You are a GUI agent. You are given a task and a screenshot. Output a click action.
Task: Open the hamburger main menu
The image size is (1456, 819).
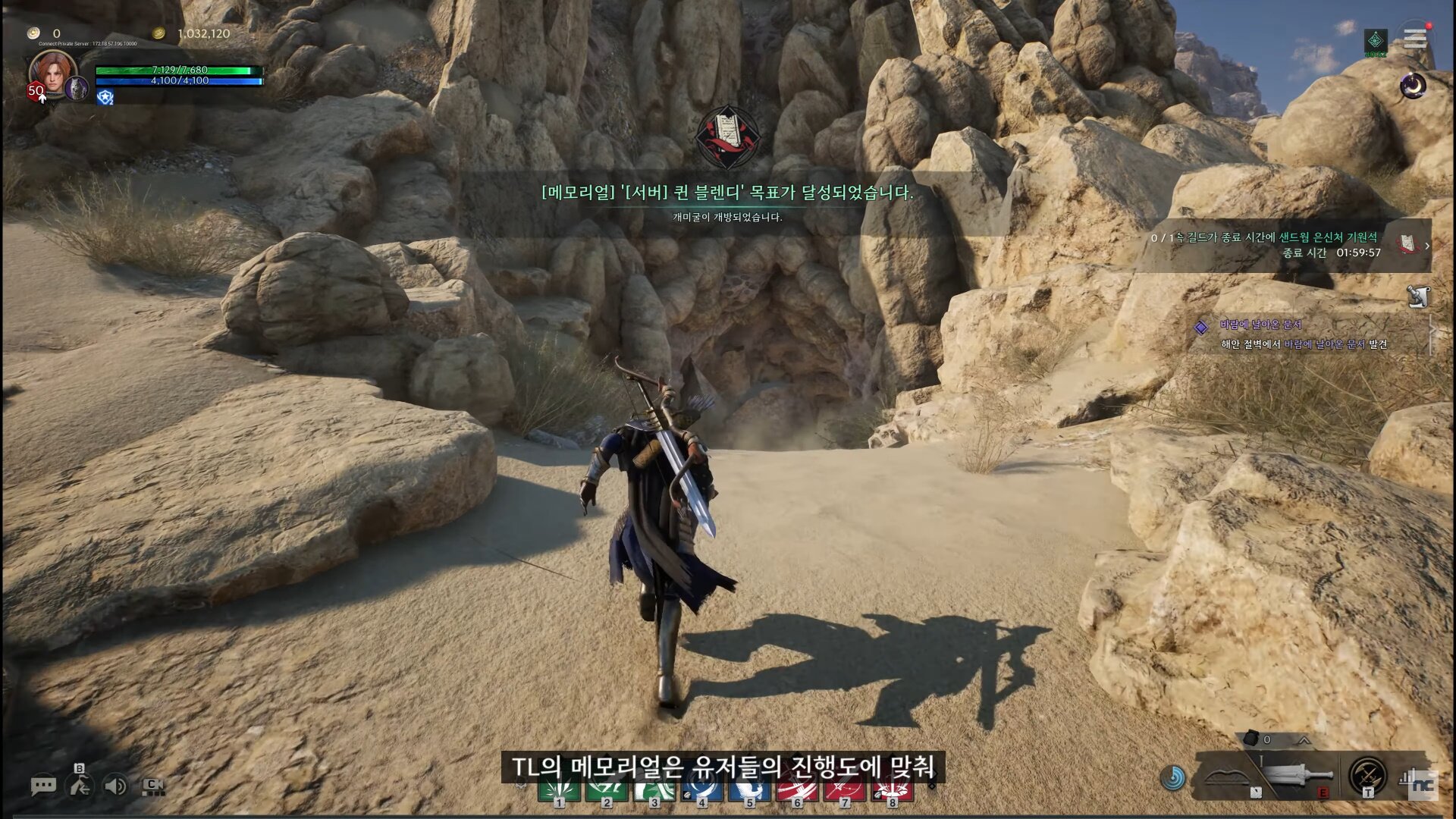tap(1414, 38)
